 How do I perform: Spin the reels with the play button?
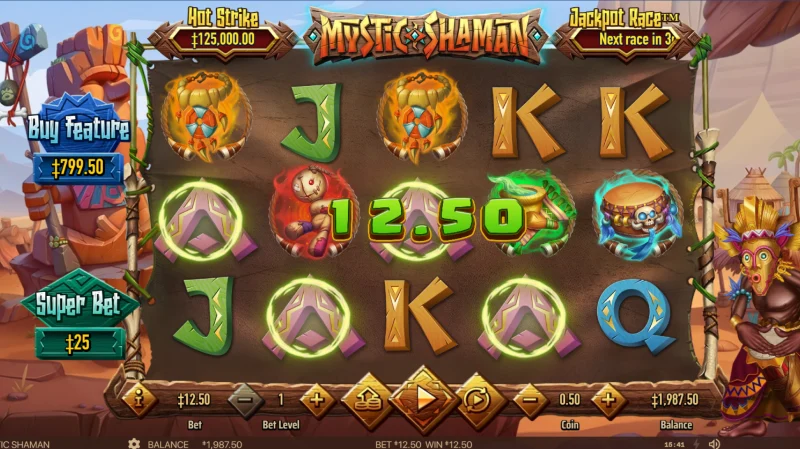tap(424, 401)
